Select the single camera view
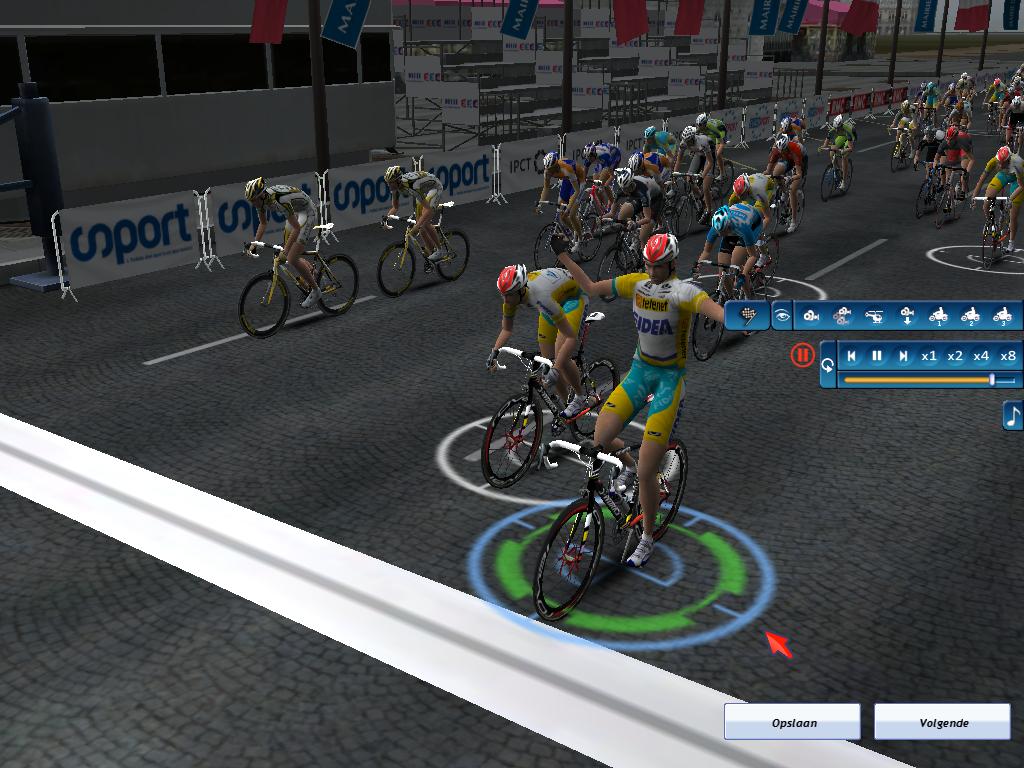 [x=811, y=316]
